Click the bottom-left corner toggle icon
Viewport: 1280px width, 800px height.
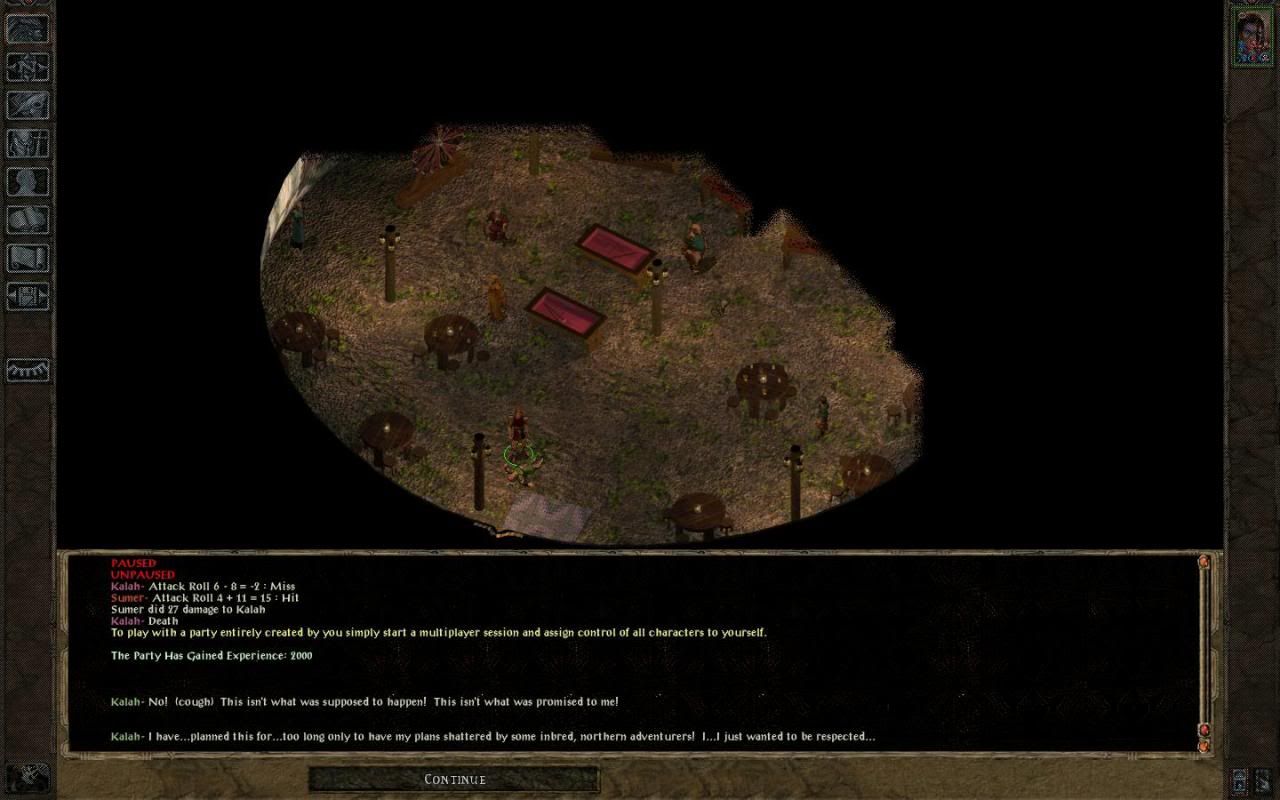coord(27,775)
